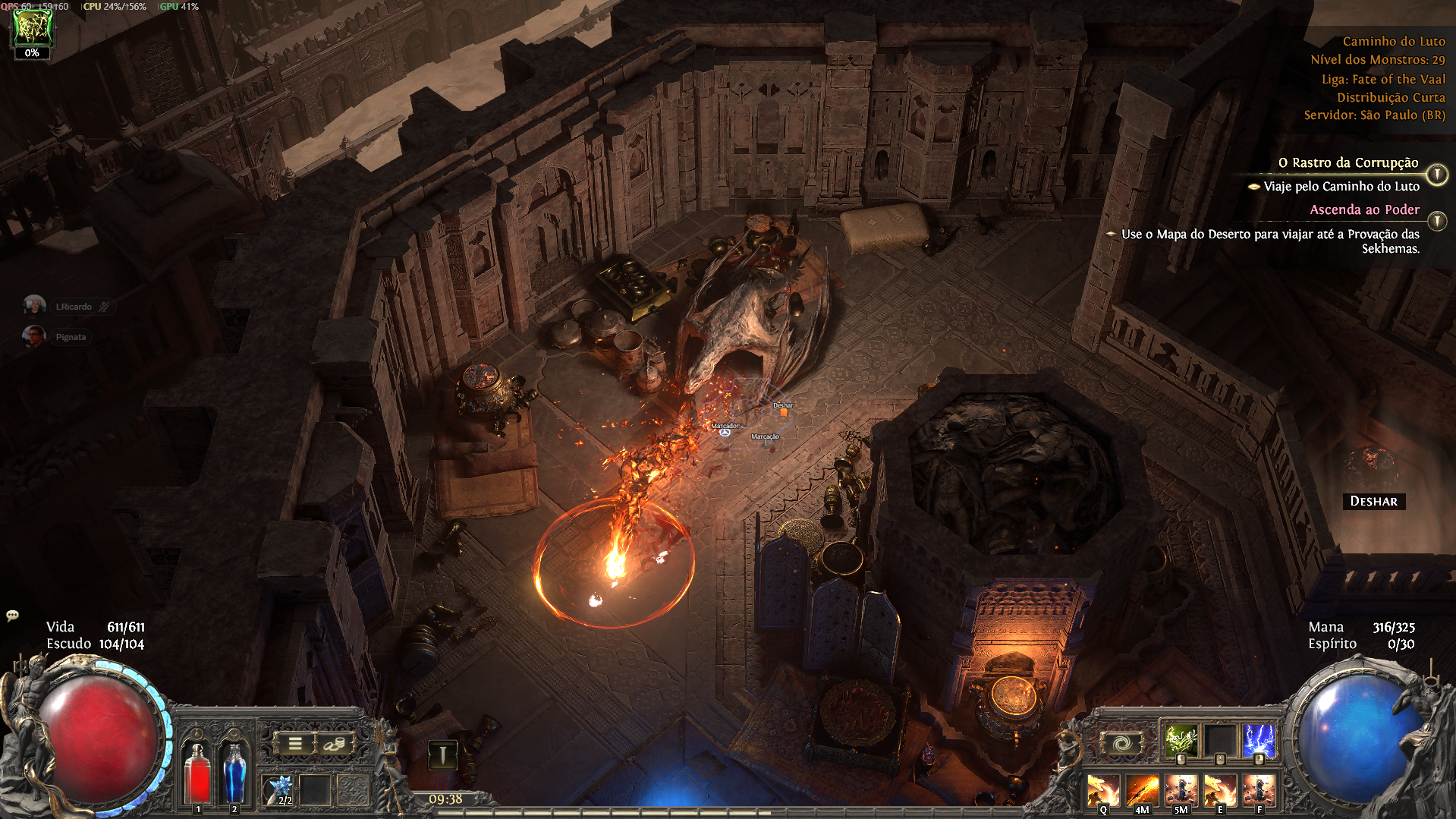Open the coins and rings shop button
The width and height of the screenshot is (1456, 819).
click(334, 744)
